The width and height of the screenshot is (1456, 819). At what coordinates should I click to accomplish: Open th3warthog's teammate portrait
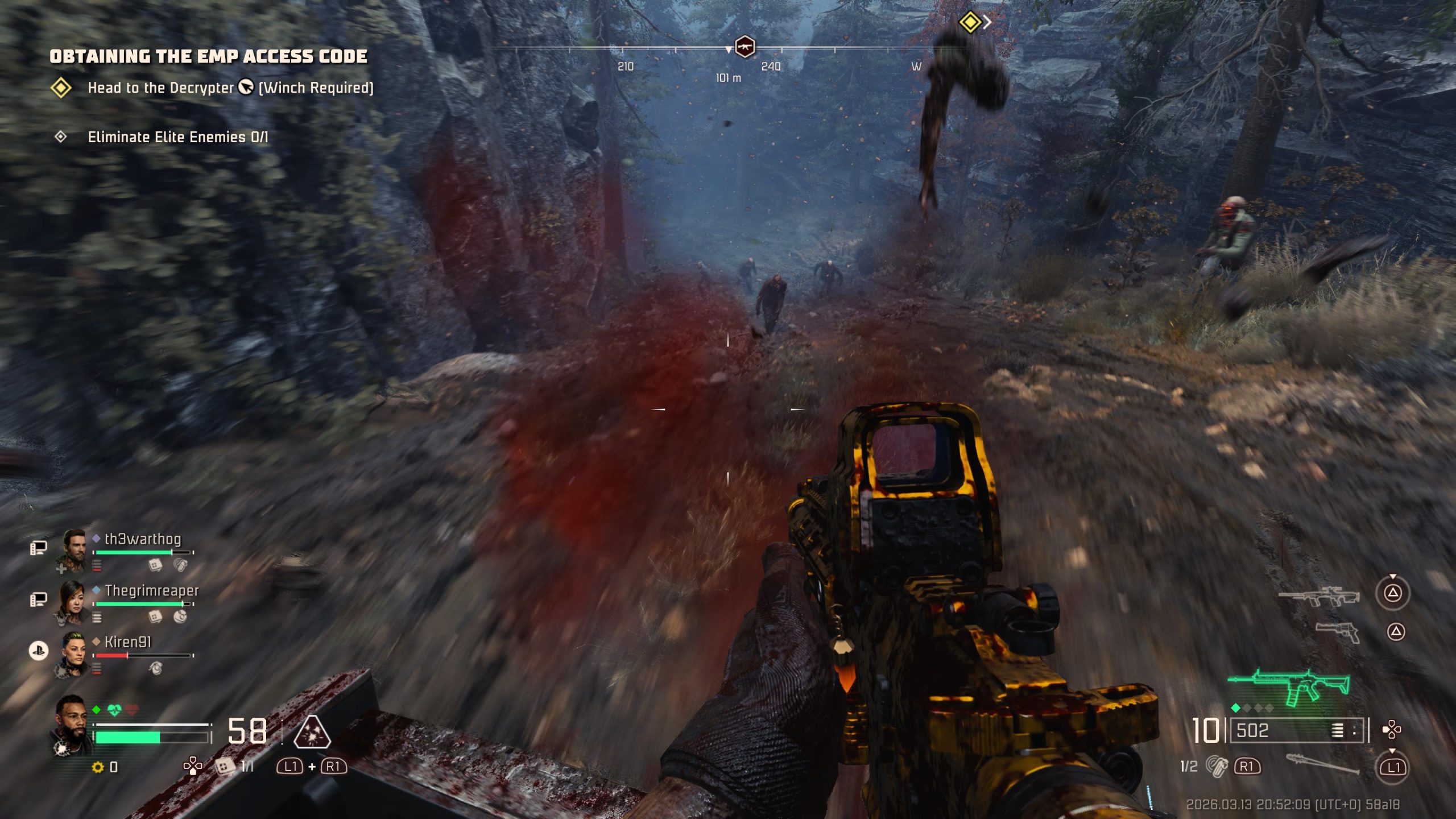click(74, 547)
